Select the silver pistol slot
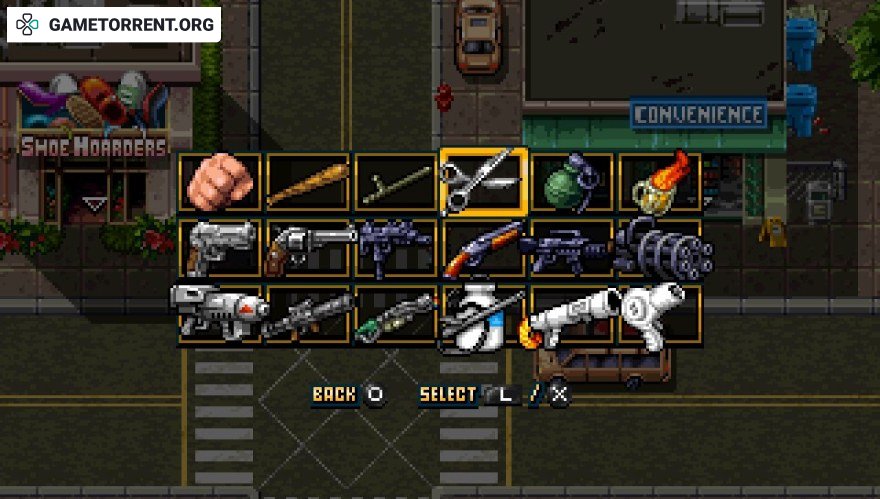The width and height of the screenshot is (880, 499). pyautogui.click(x=220, y=247)
